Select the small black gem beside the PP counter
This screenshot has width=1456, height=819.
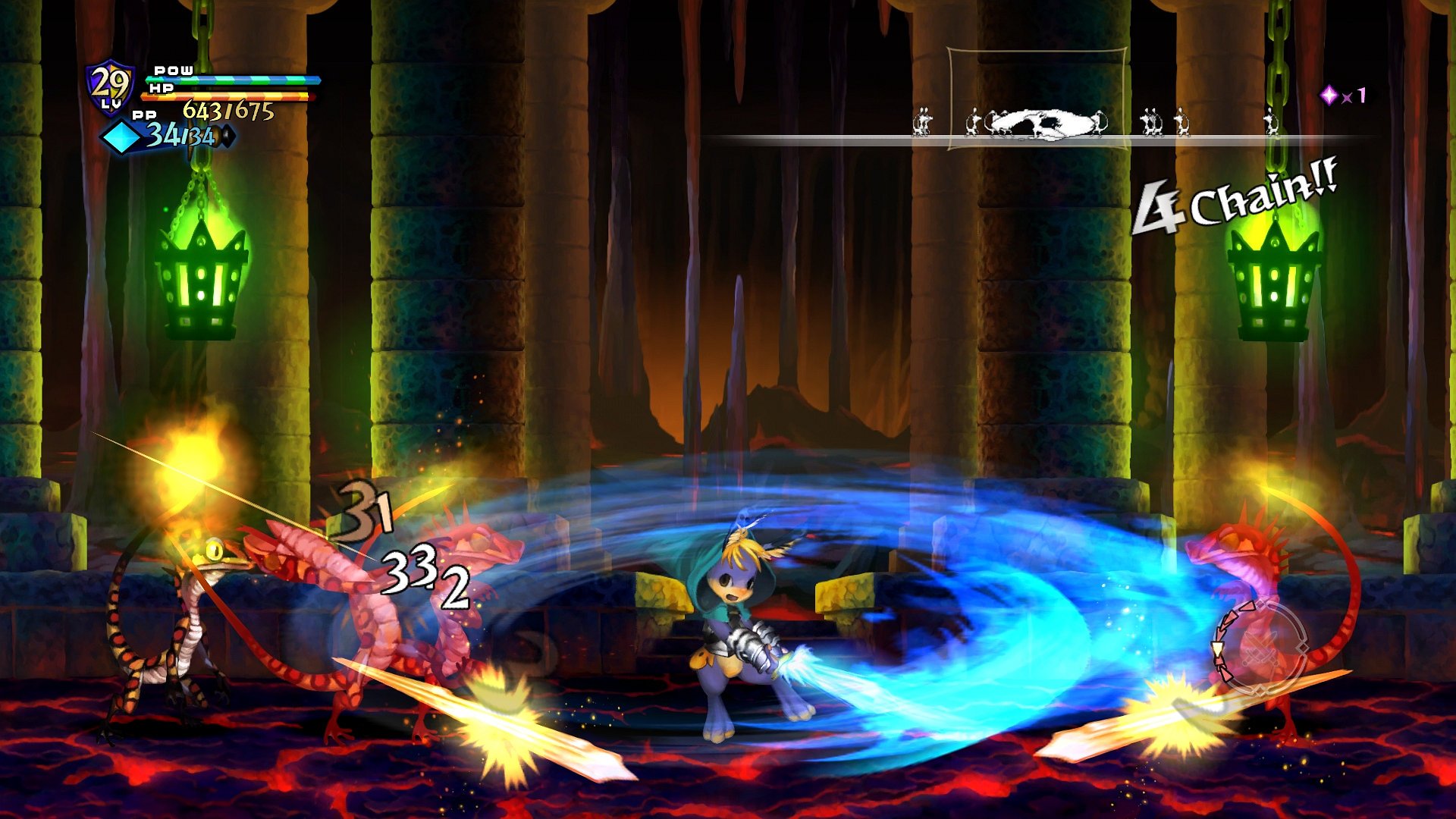pyautogui.click(x=227, y=134)
